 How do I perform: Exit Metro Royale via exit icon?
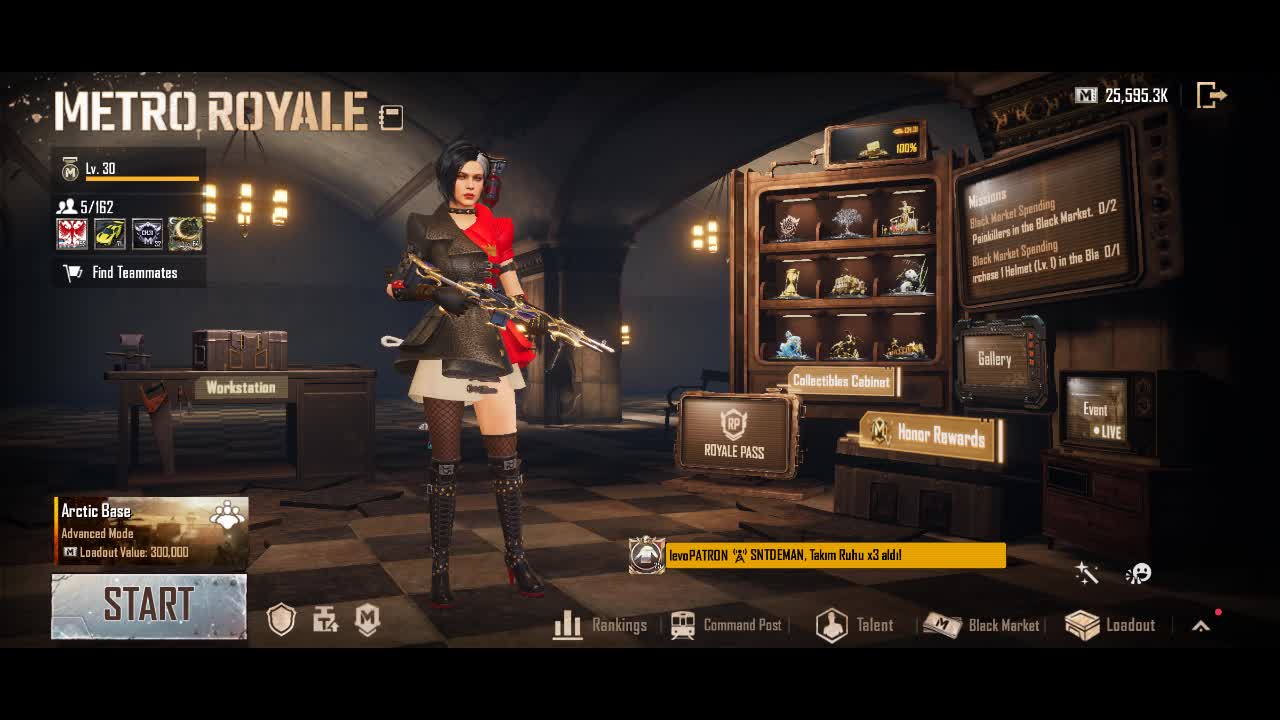[1211, 95]
